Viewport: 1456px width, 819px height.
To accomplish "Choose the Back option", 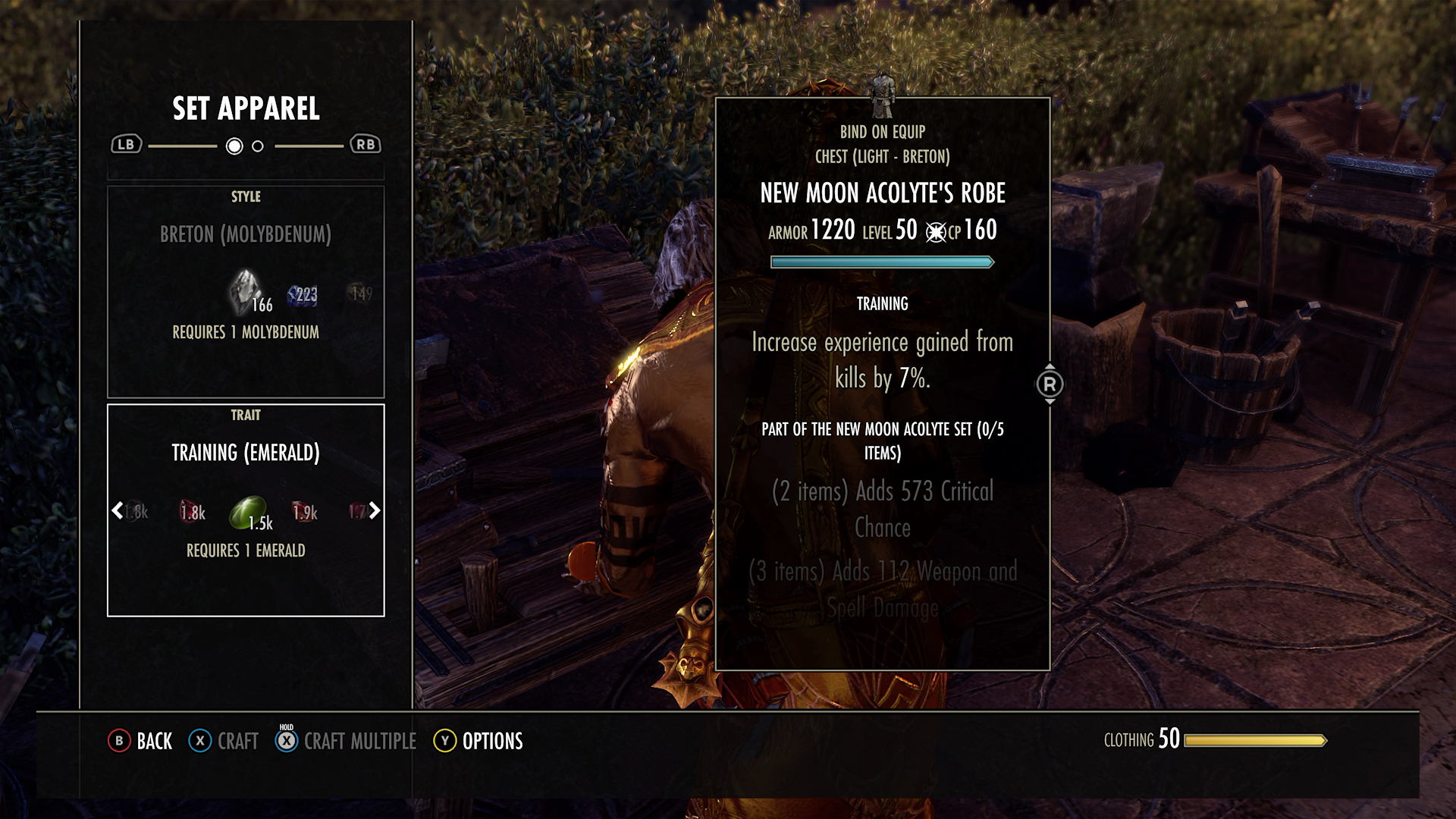I will (x=141, y=741).
